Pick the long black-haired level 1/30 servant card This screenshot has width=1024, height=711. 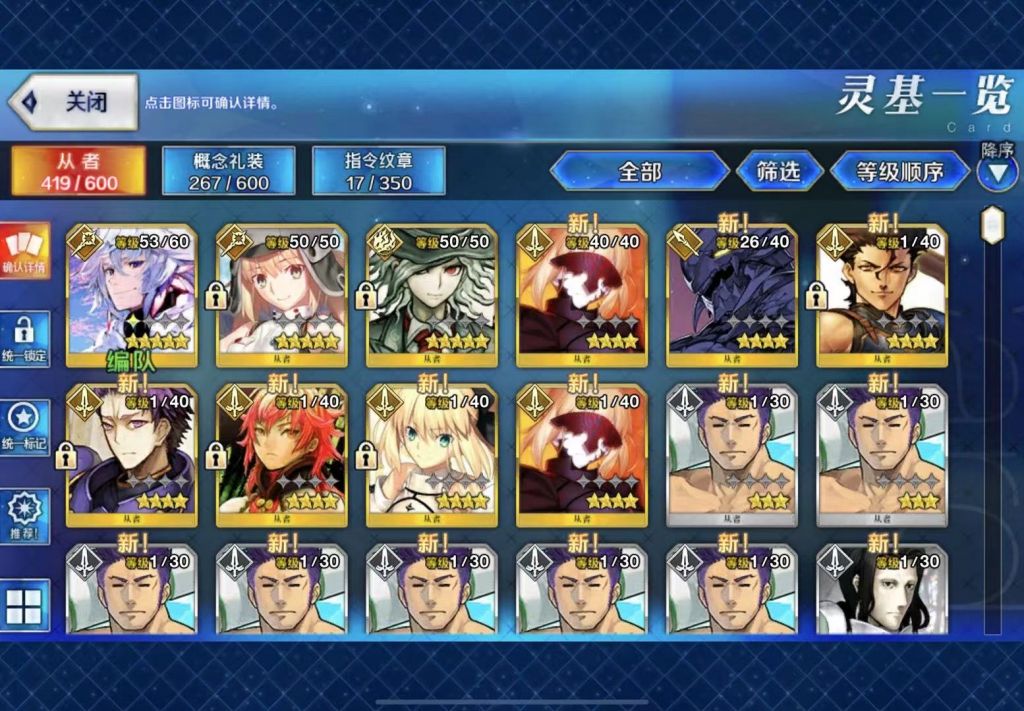click(882, 592)
